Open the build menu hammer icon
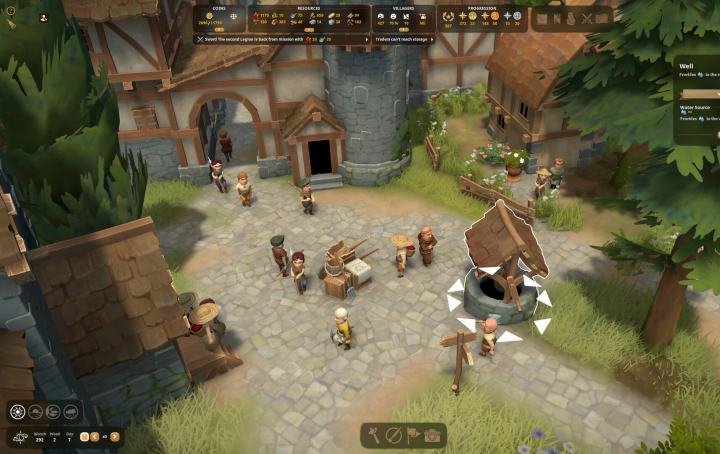 376,435
